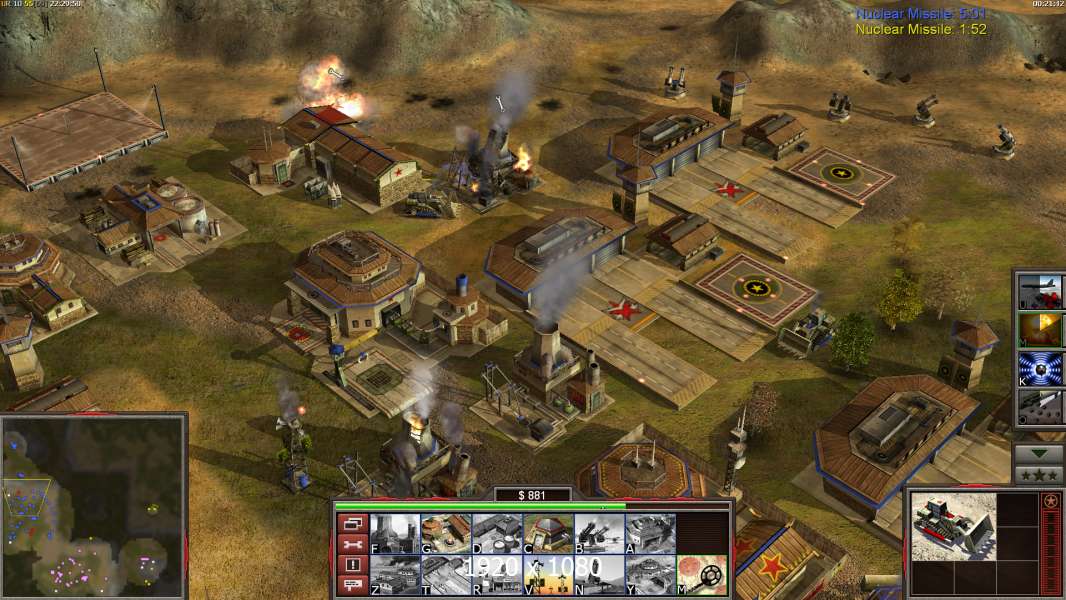The height and width of the screenshot is (600, 1066).
Task: Build the War Factory structure (A)
Action: (650, 533)
